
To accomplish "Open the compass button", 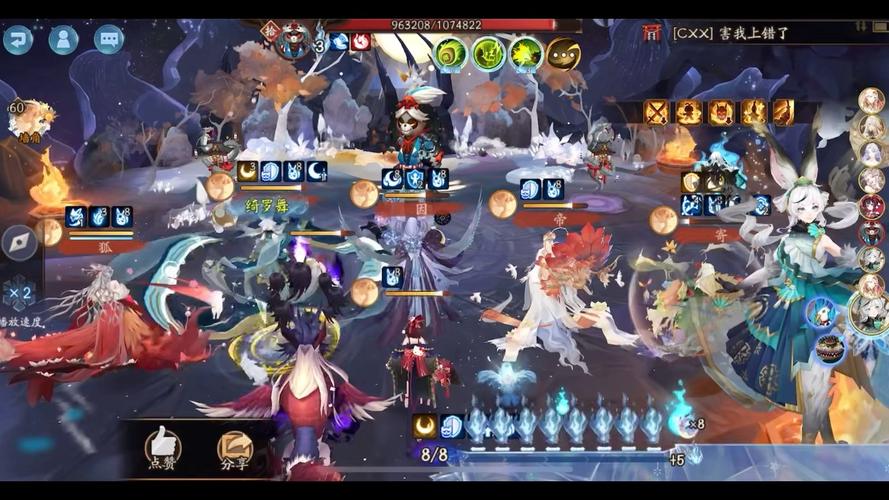I will [20, 242].
